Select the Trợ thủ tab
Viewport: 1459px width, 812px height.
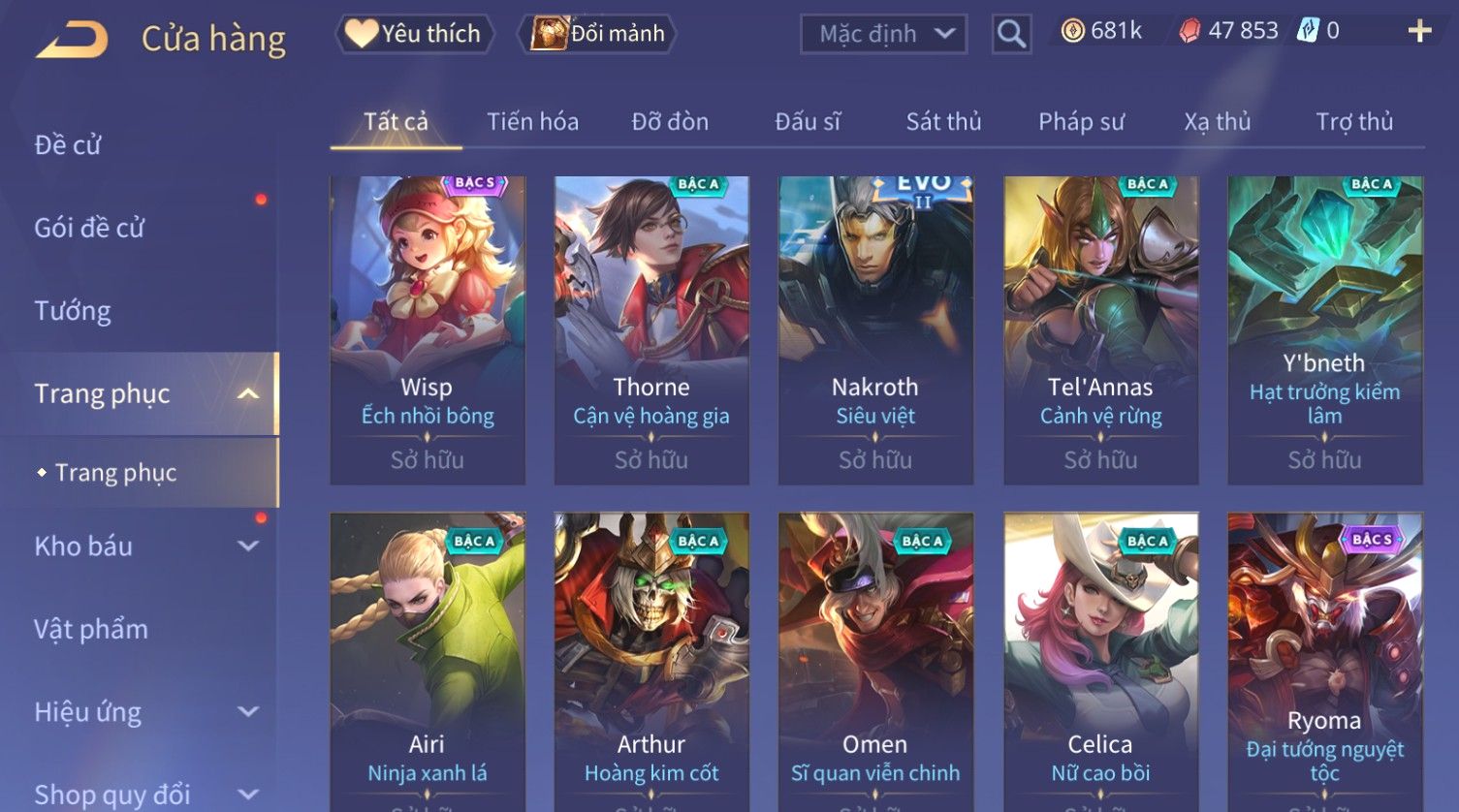pos(1354,122)
